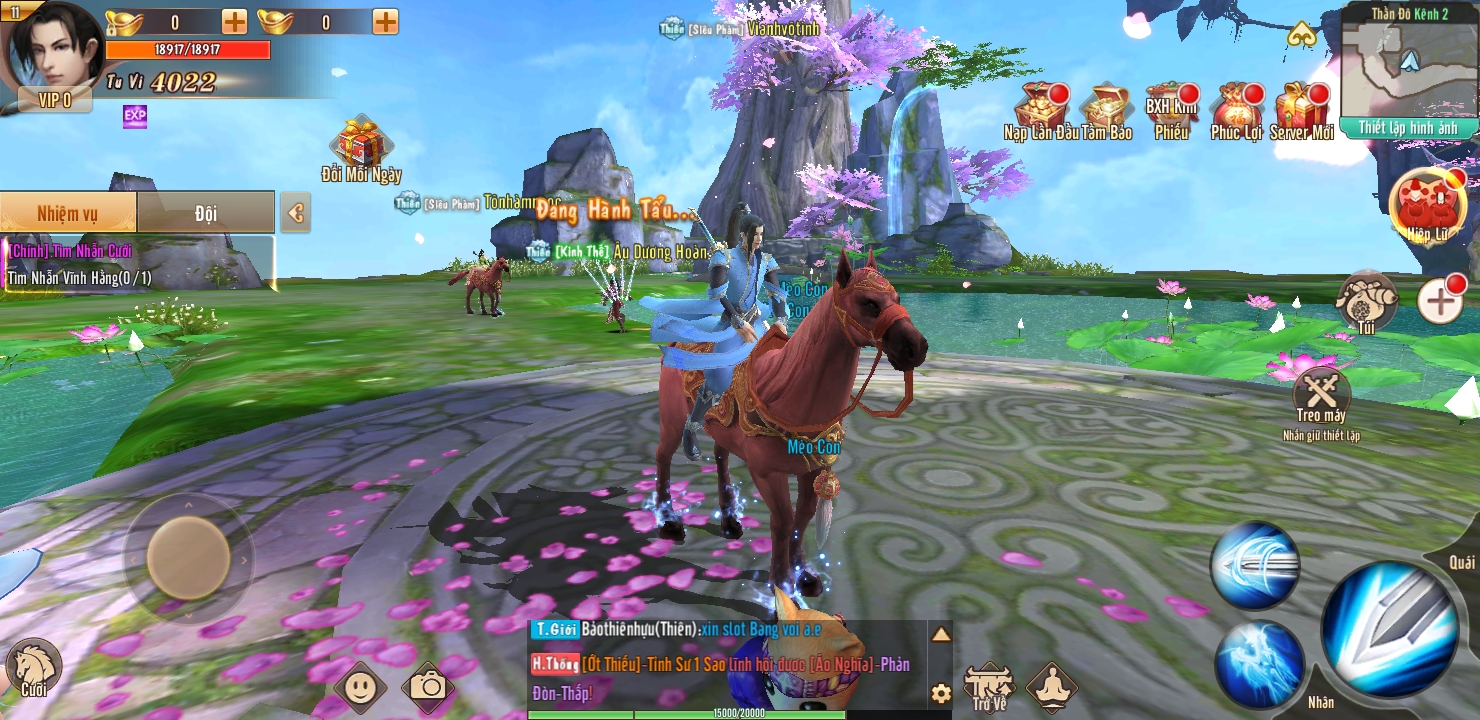1480x720 pixels.
Task: Switch to the Đội tab
Action: pos(205,212)
